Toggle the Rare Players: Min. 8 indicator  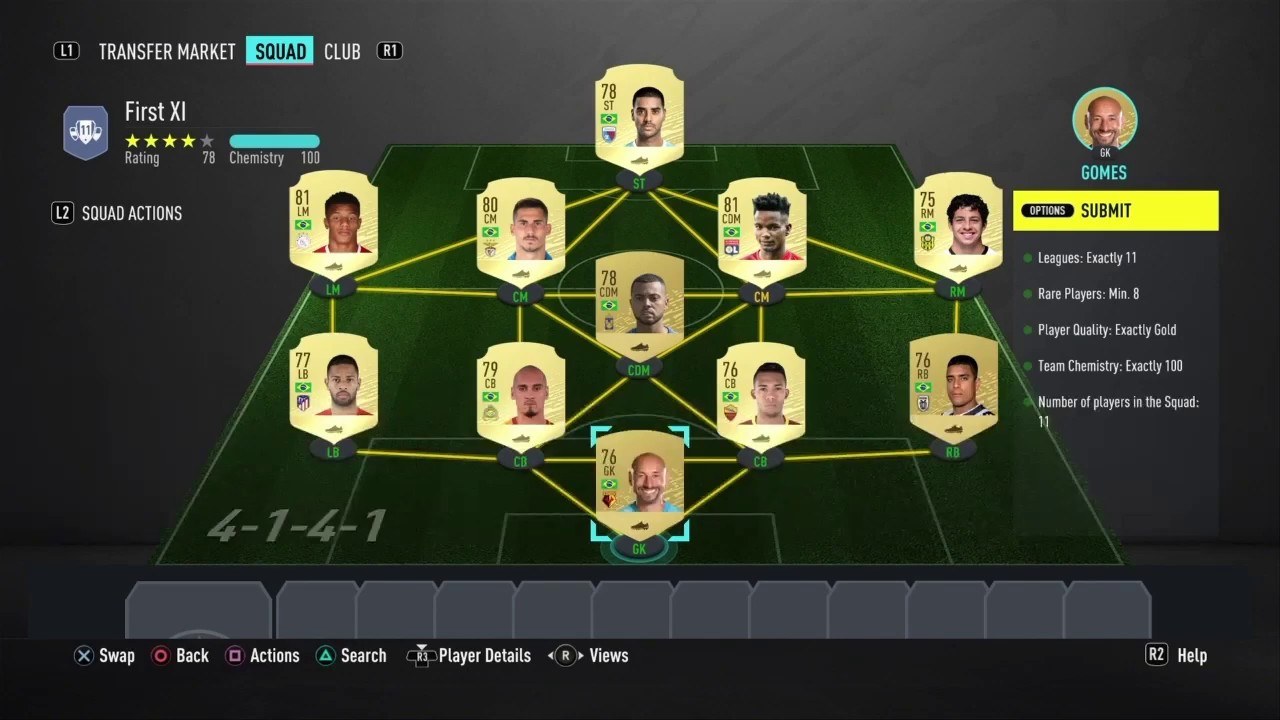(x=1026, y=294)
